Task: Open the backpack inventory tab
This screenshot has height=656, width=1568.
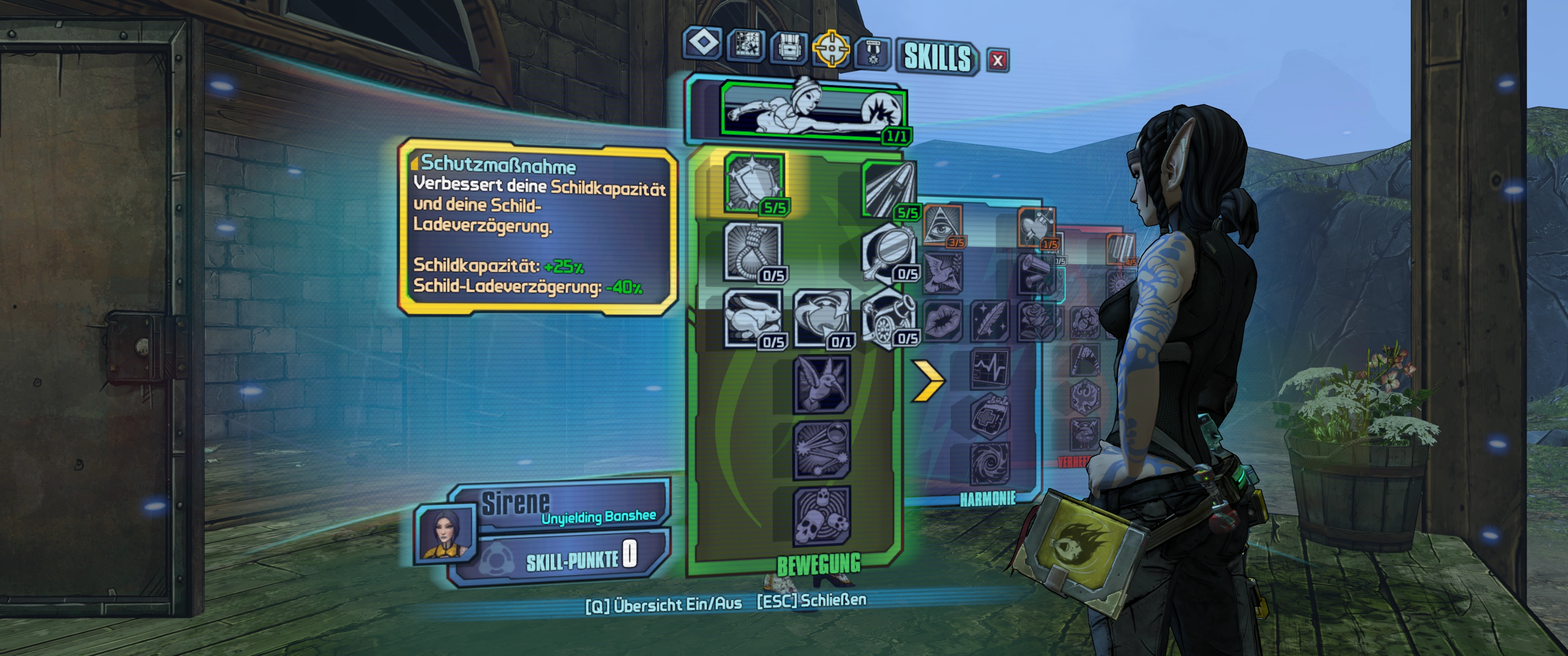Action: tap(789, 47)
